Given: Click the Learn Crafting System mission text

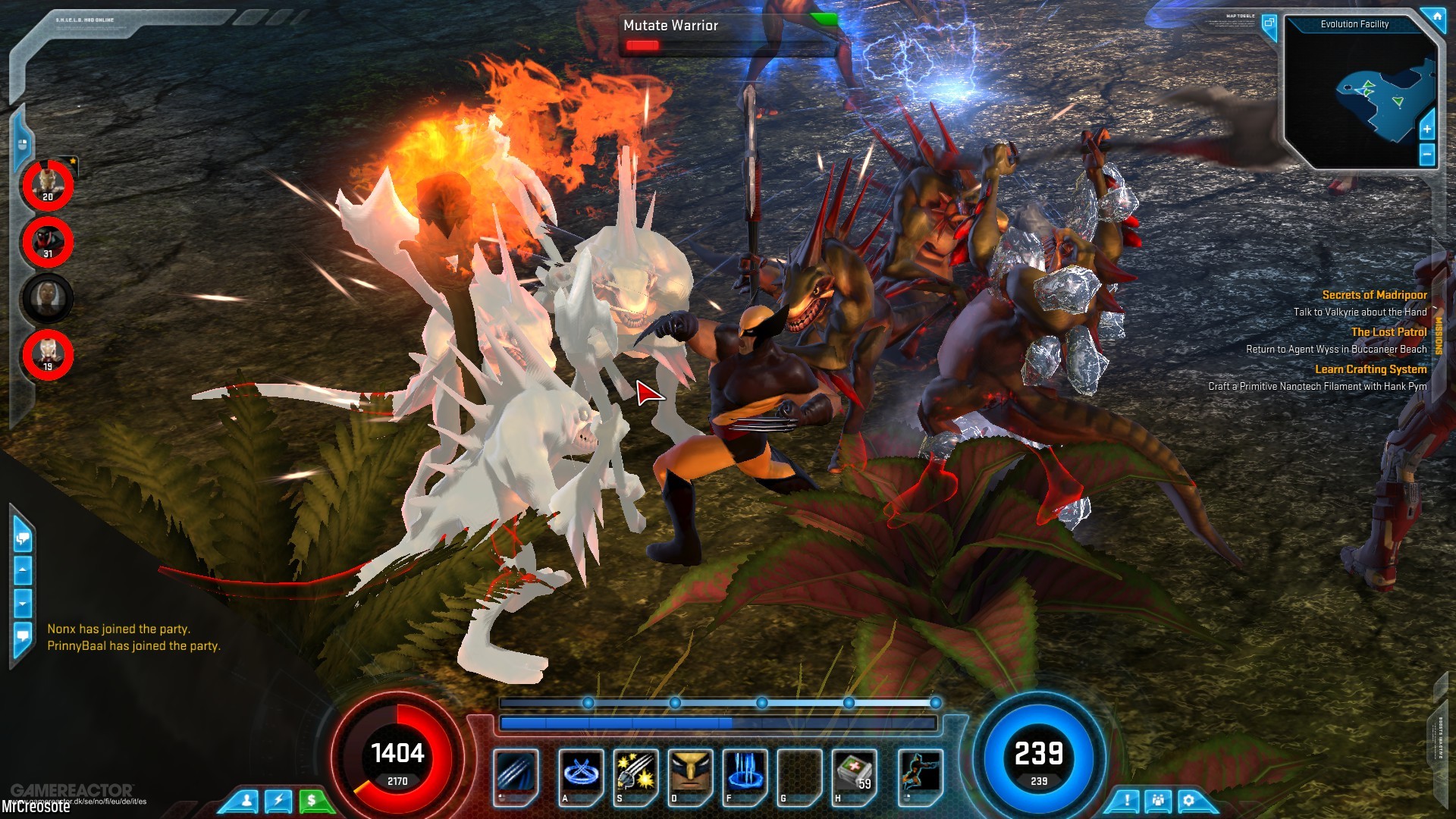Looking at the screenshot, I should pyautogui.click(x=1372, y=369).
